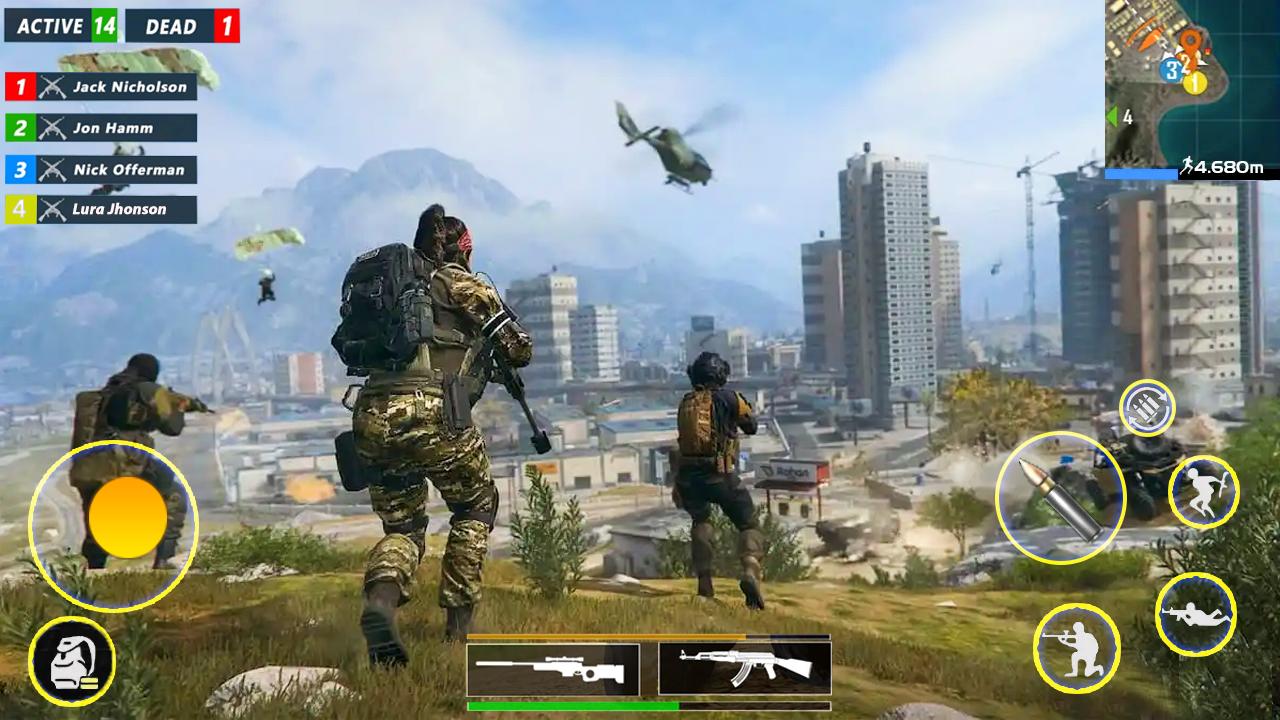
Task: Expand the DEAD counter showing 1
Action: click(x=182, y=27)
